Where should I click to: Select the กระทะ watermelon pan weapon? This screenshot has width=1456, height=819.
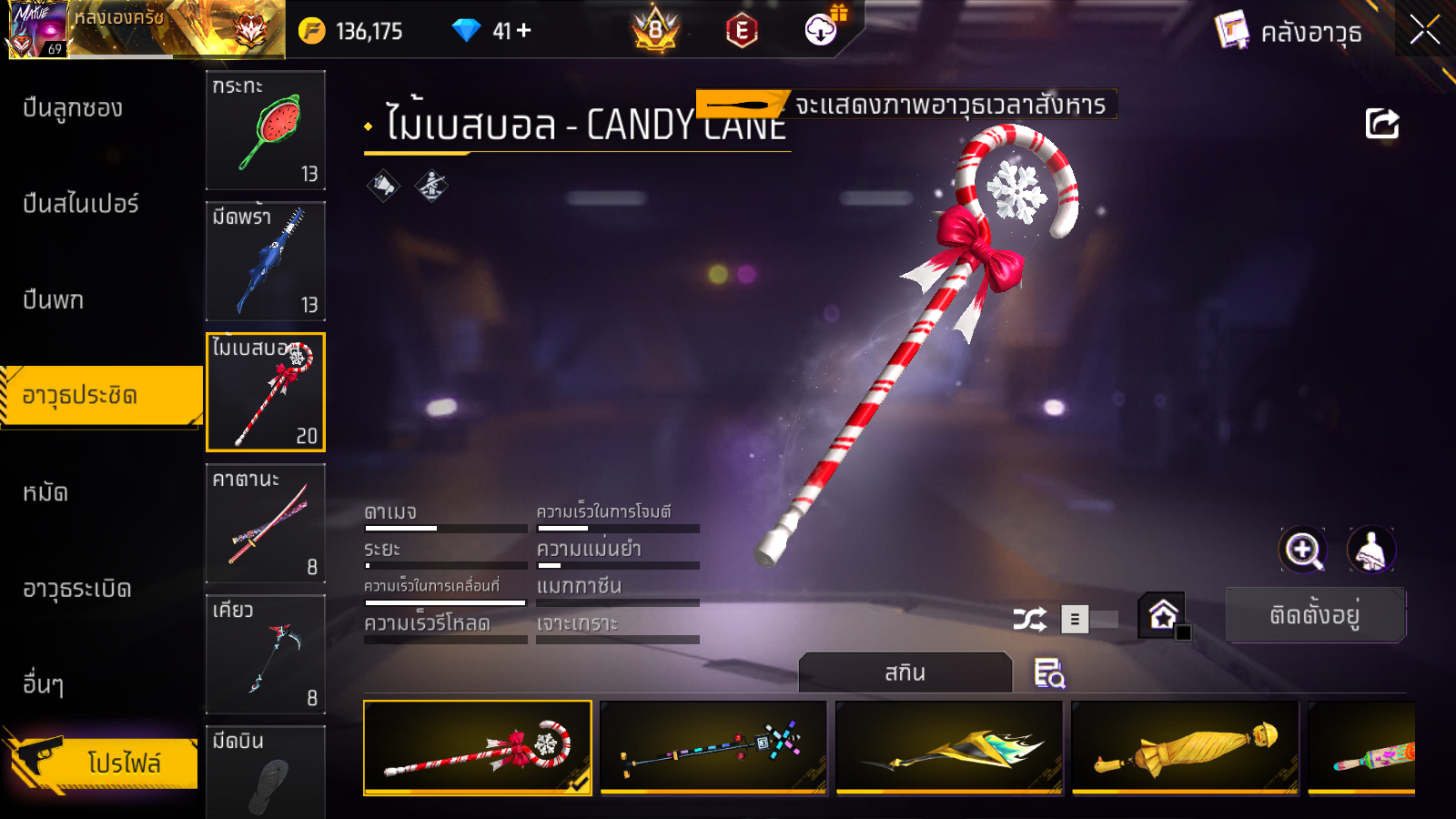(x=266, y=130)
